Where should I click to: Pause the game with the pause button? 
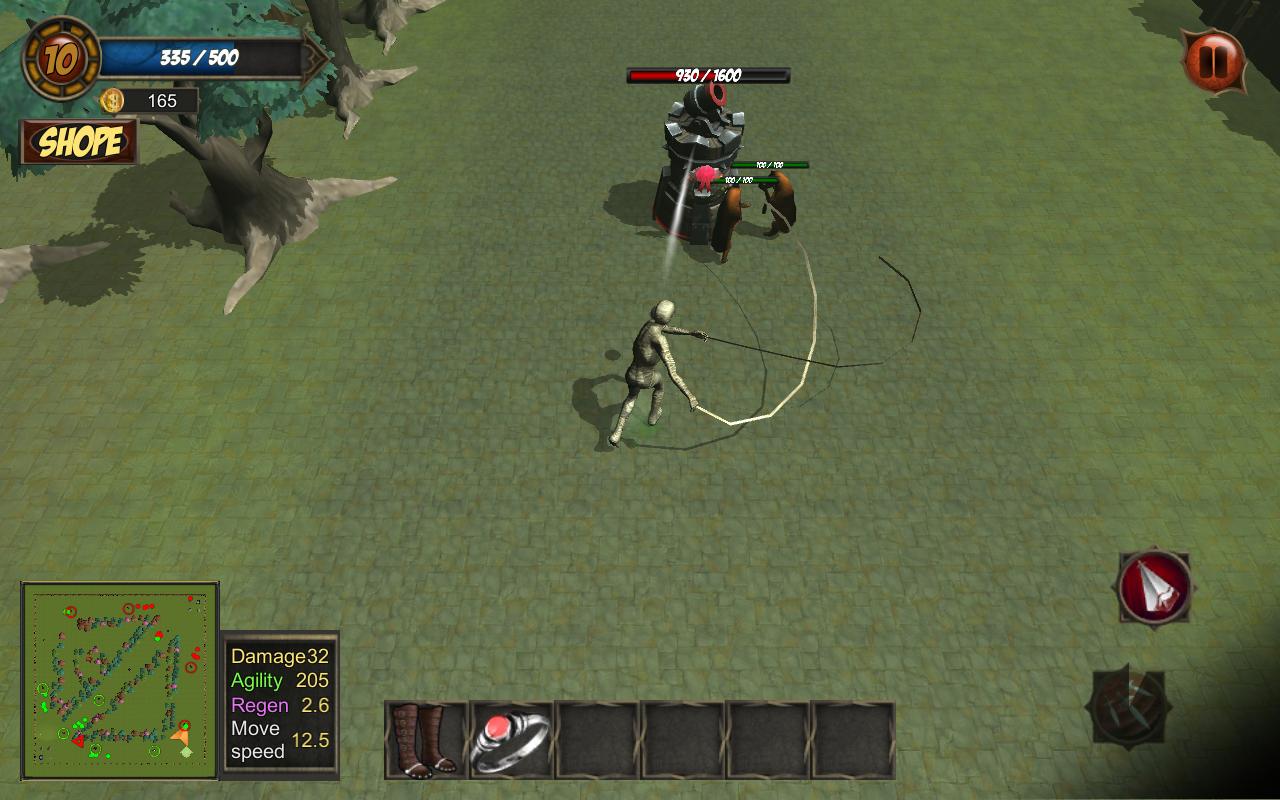[1213, 62]
